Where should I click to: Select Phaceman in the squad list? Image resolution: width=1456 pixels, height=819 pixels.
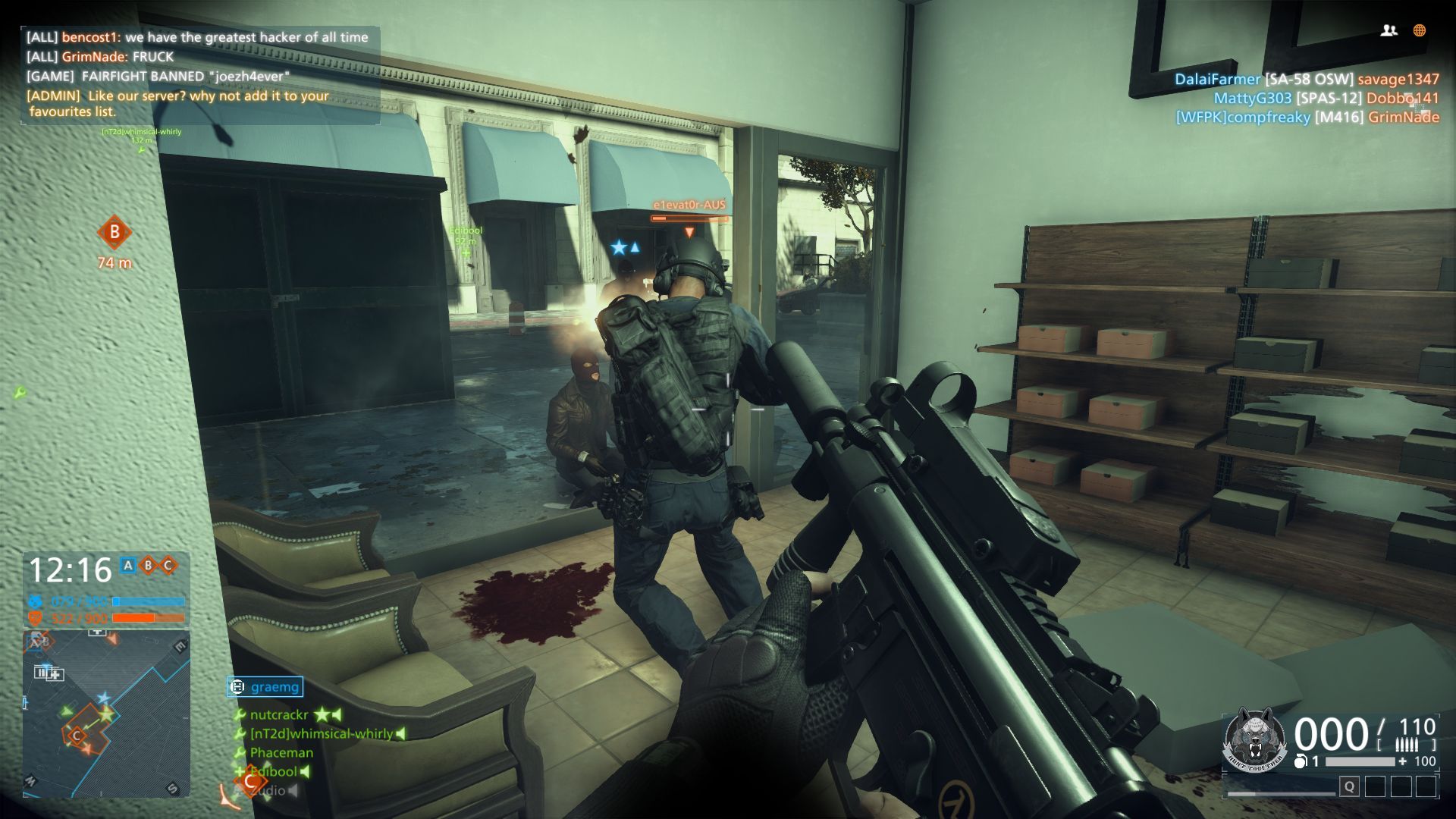[281, 752]
